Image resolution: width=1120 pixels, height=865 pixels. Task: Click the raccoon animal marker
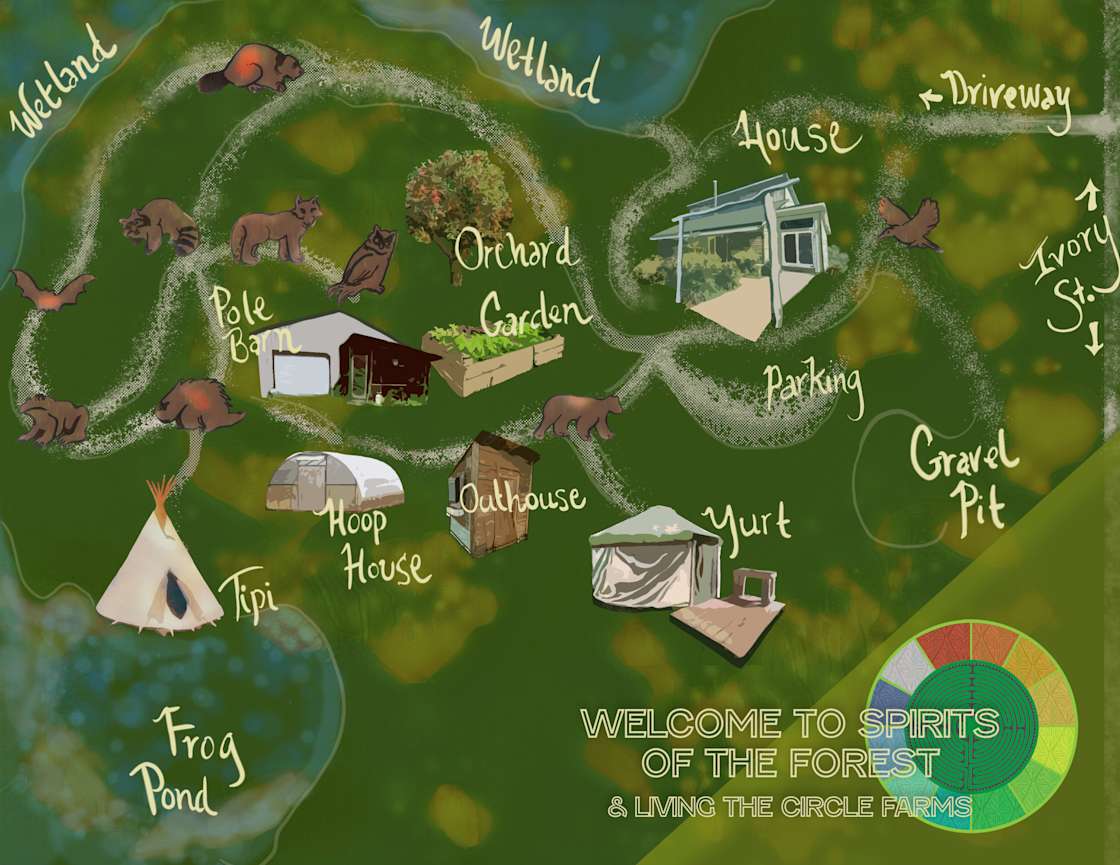[160, 226]
